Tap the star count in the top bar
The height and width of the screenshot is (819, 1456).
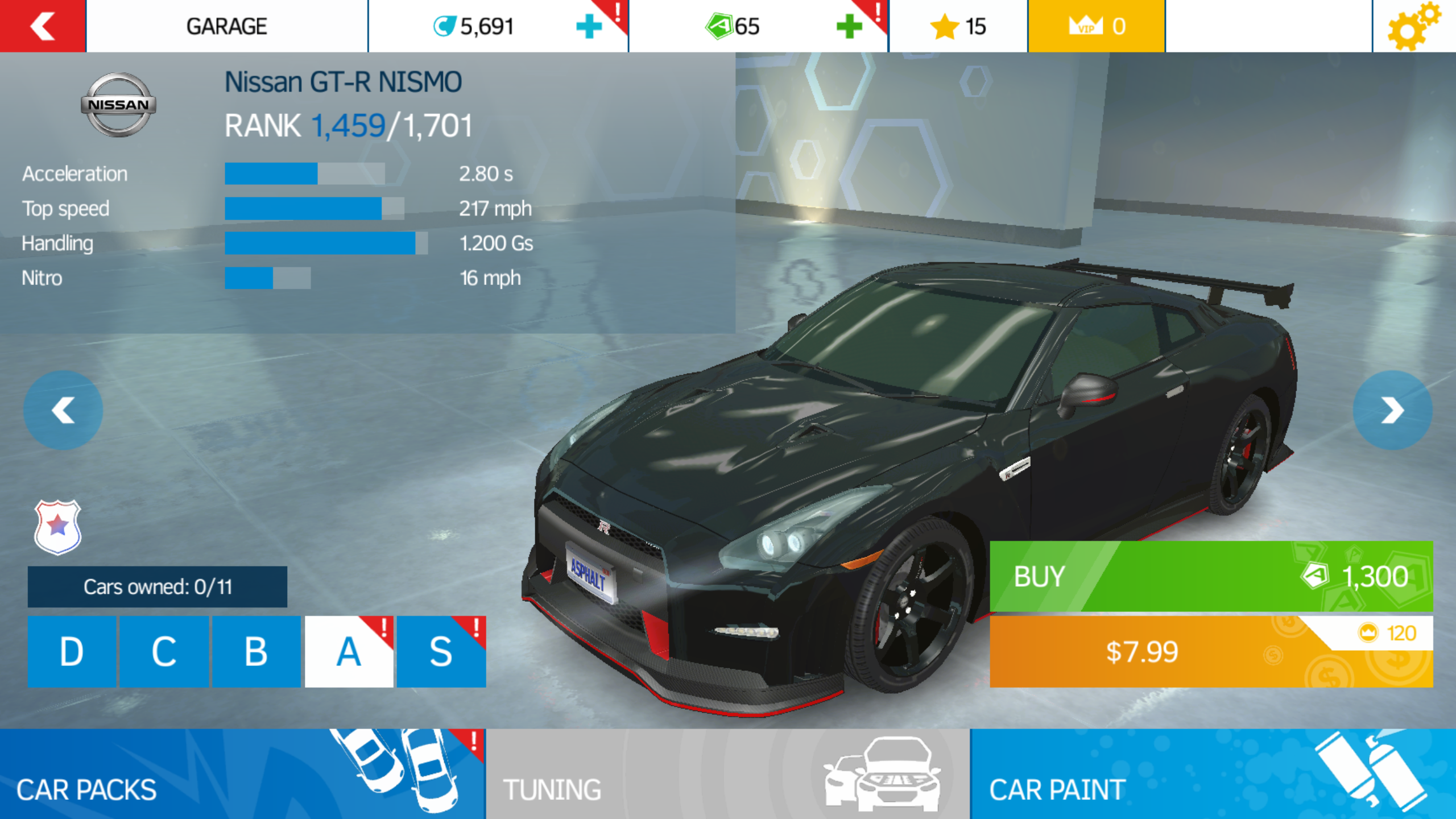coord(958,26)
